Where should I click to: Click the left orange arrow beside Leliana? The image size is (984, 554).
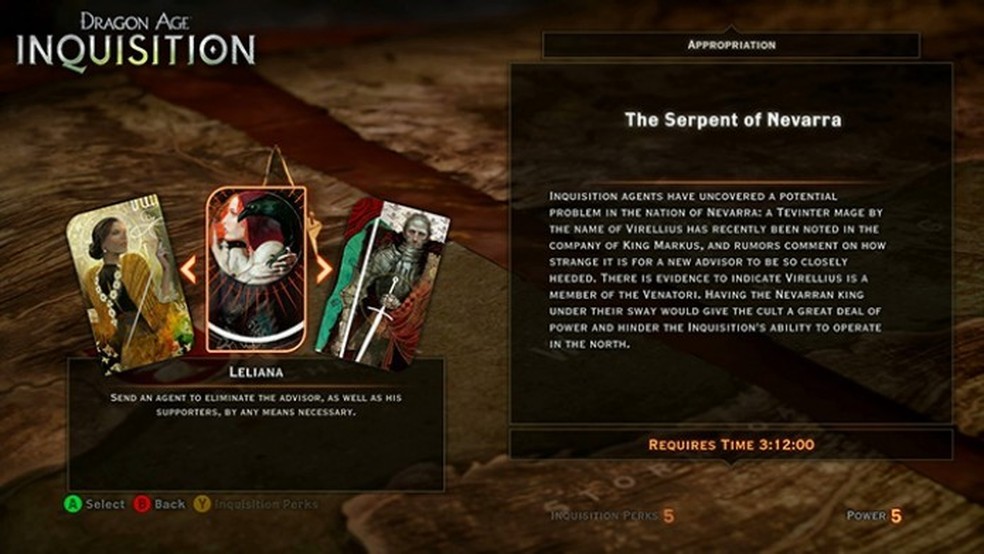coord(187,268)
